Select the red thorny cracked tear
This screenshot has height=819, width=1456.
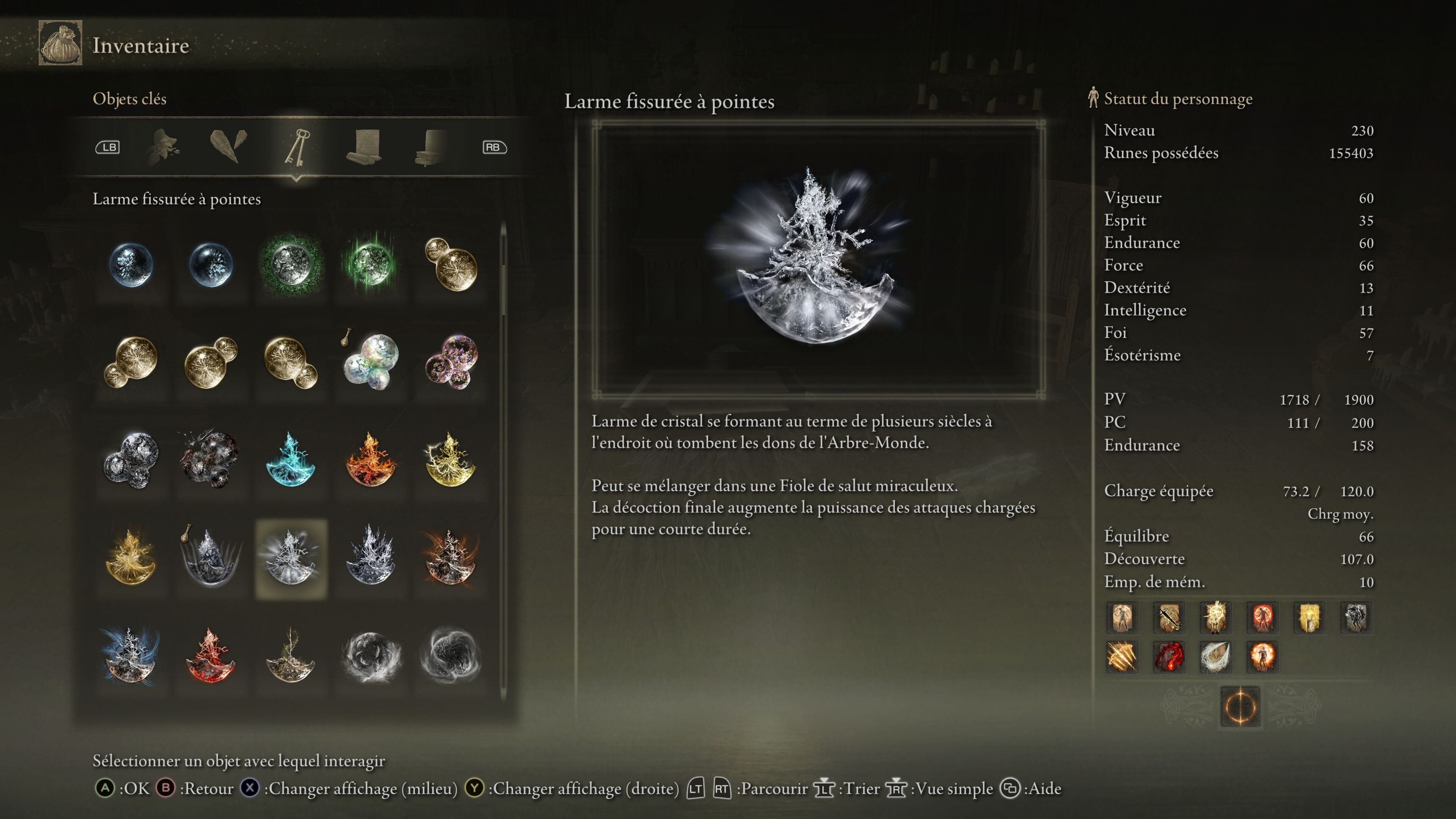(x=210, y=656)
